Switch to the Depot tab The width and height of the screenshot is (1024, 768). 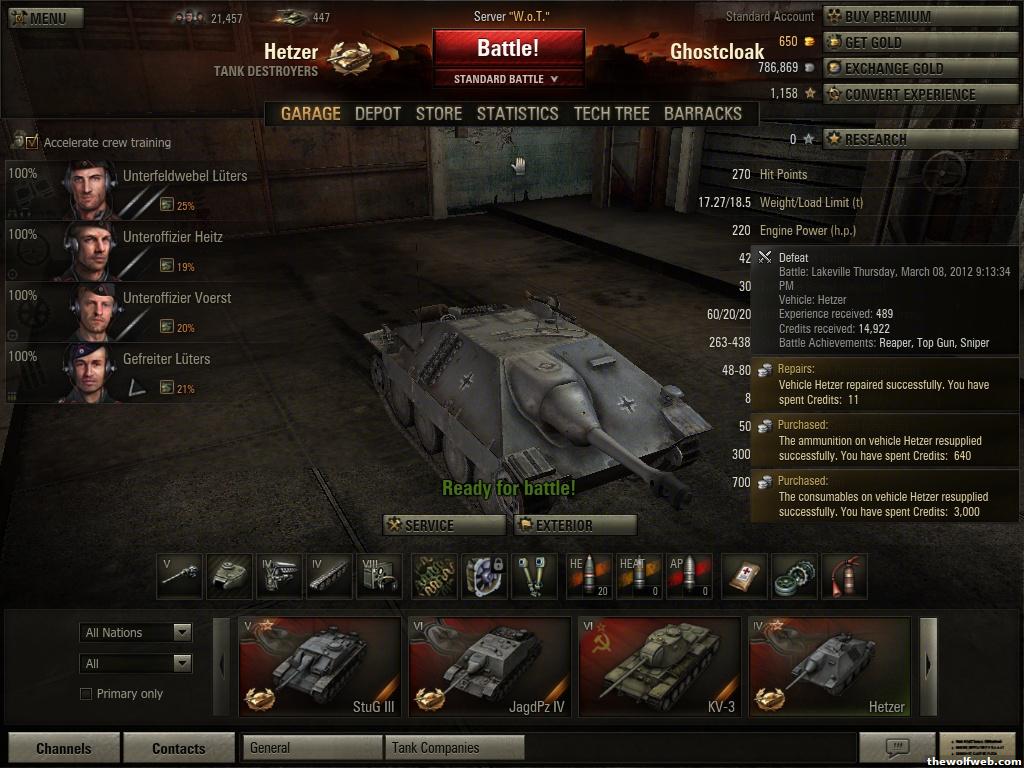tap(378, 113)
